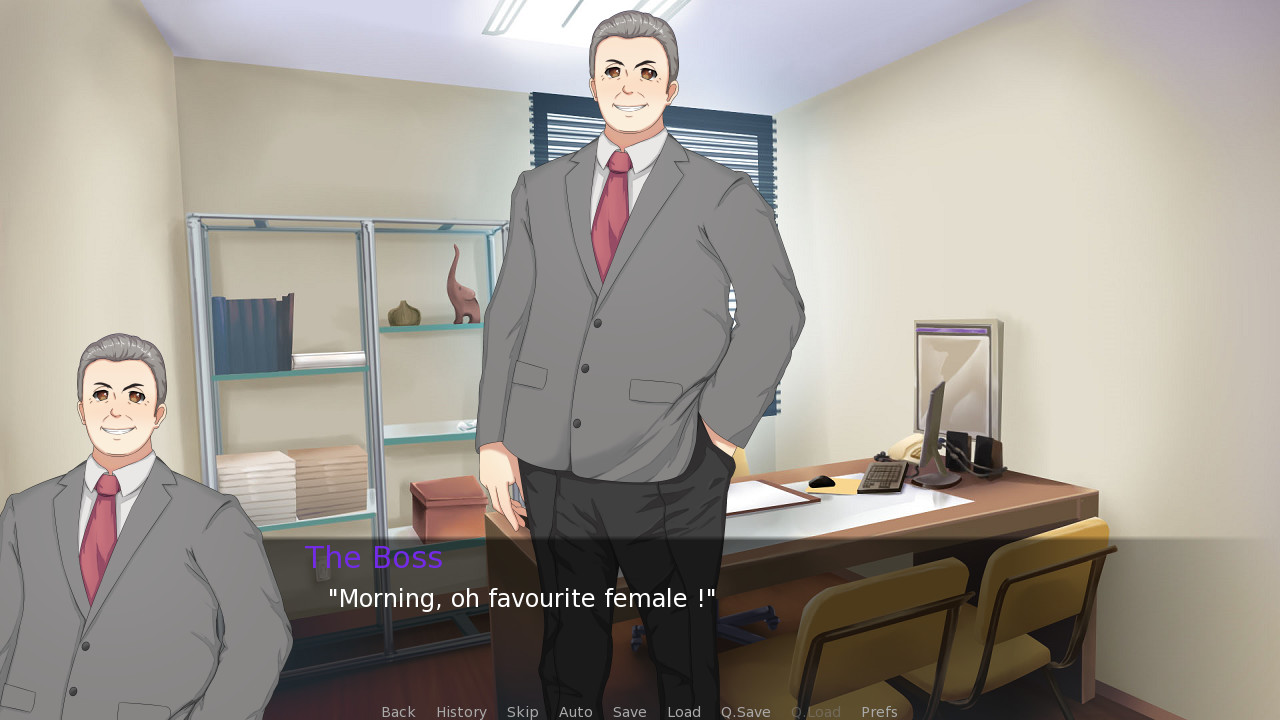
Task: Click The Boss name label
Action: [x=375, y=557]
